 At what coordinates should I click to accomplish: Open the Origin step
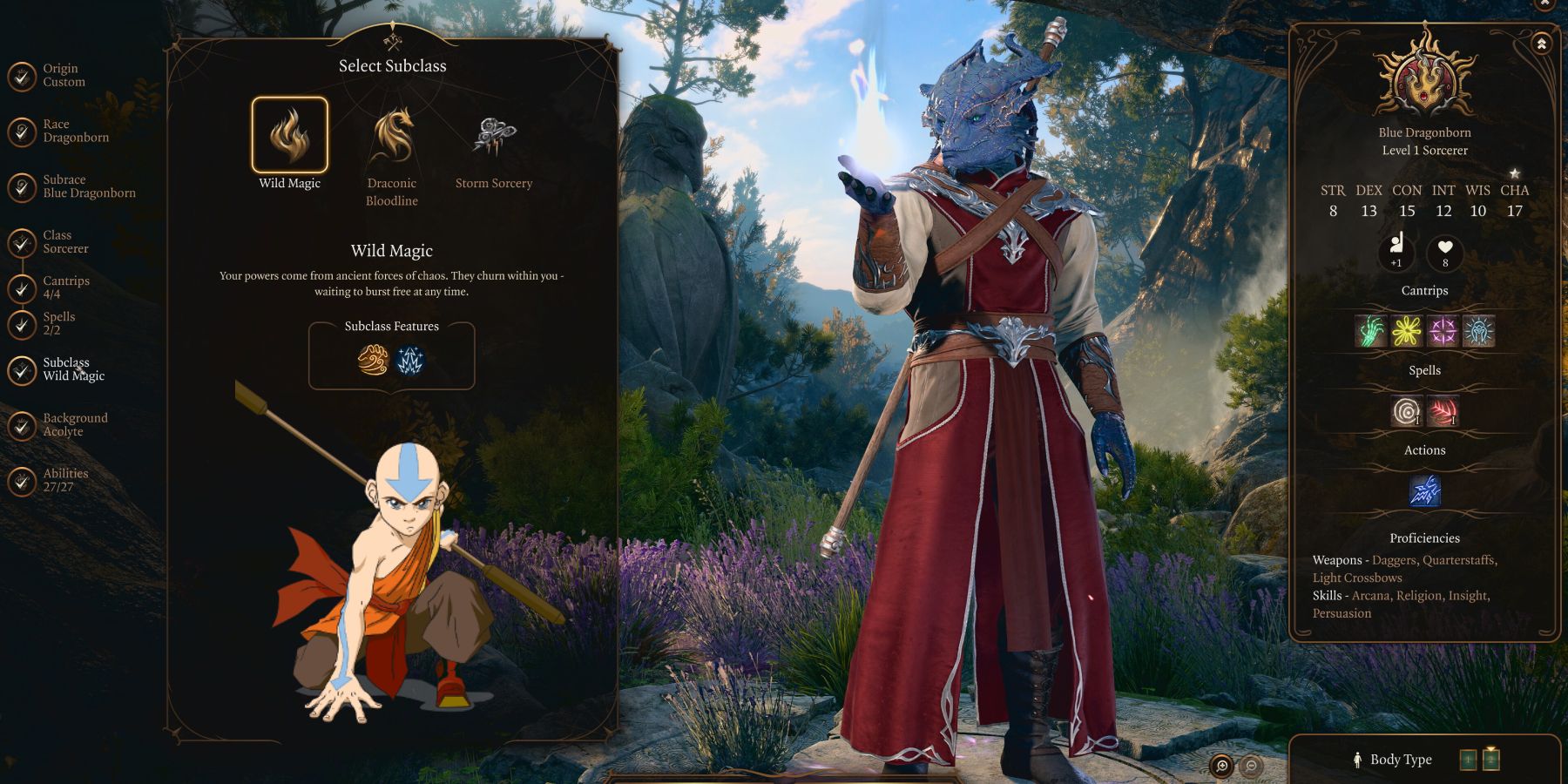tap(63, 76)
